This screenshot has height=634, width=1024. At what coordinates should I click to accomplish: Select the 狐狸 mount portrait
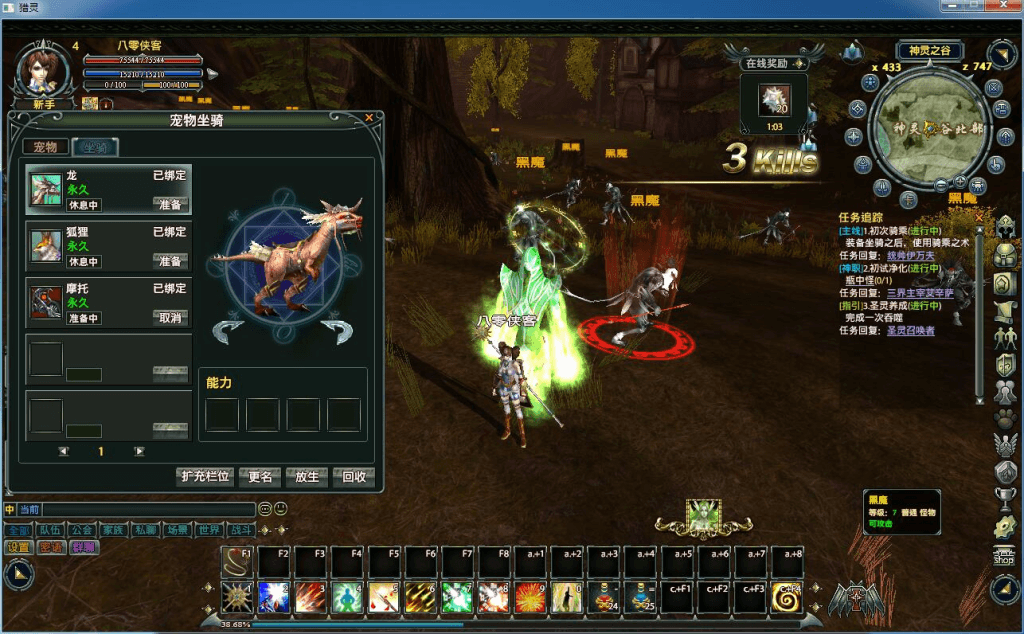click(45, 245)
